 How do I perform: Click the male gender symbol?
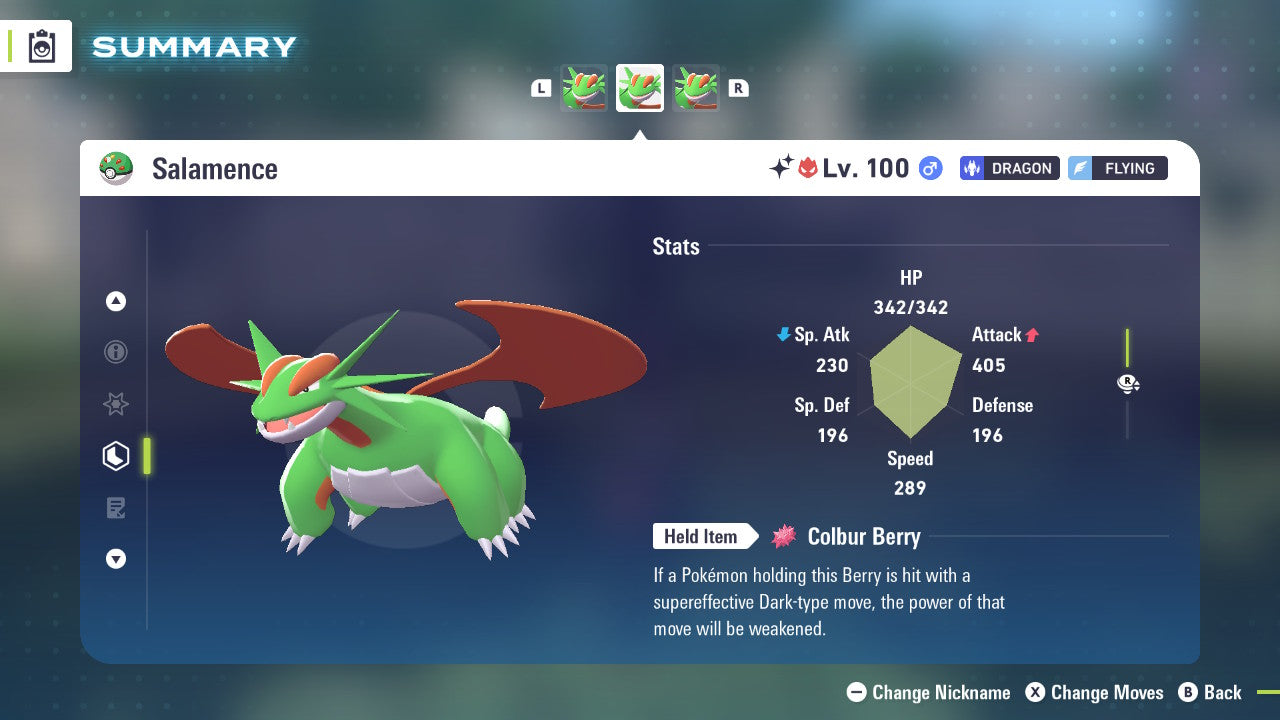point(929,169)
